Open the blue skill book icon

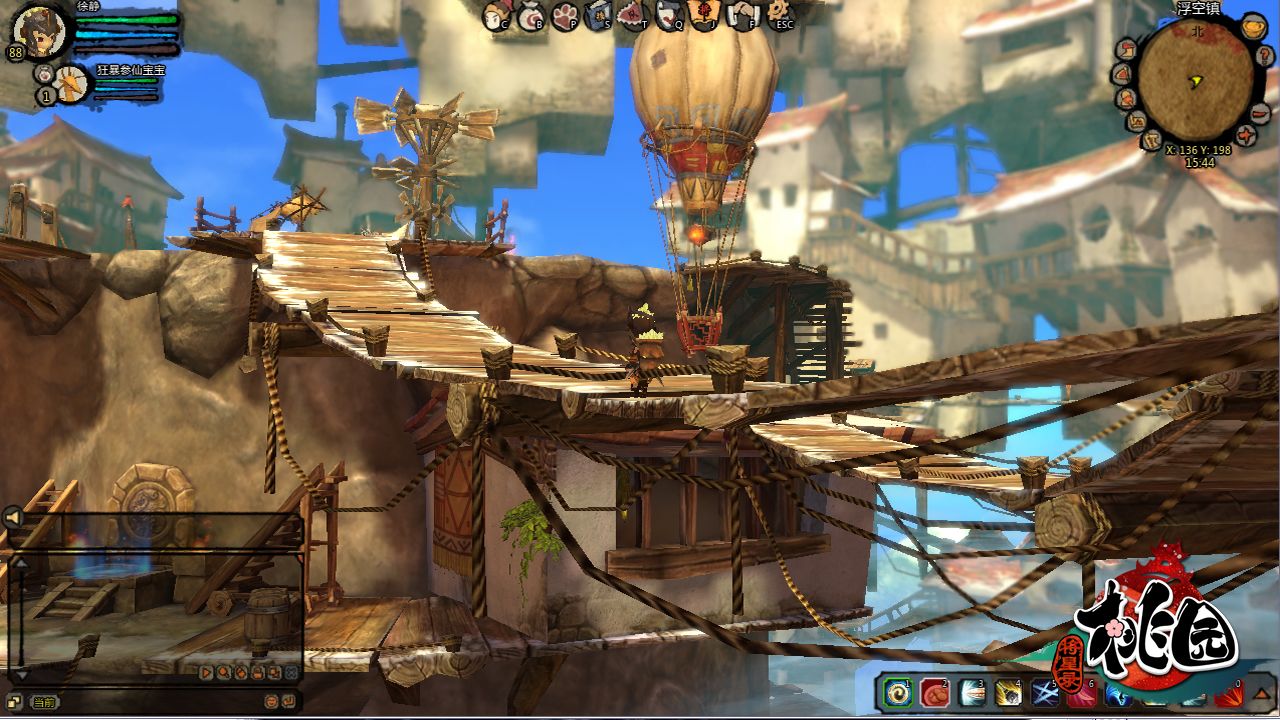tap(598, 15)
